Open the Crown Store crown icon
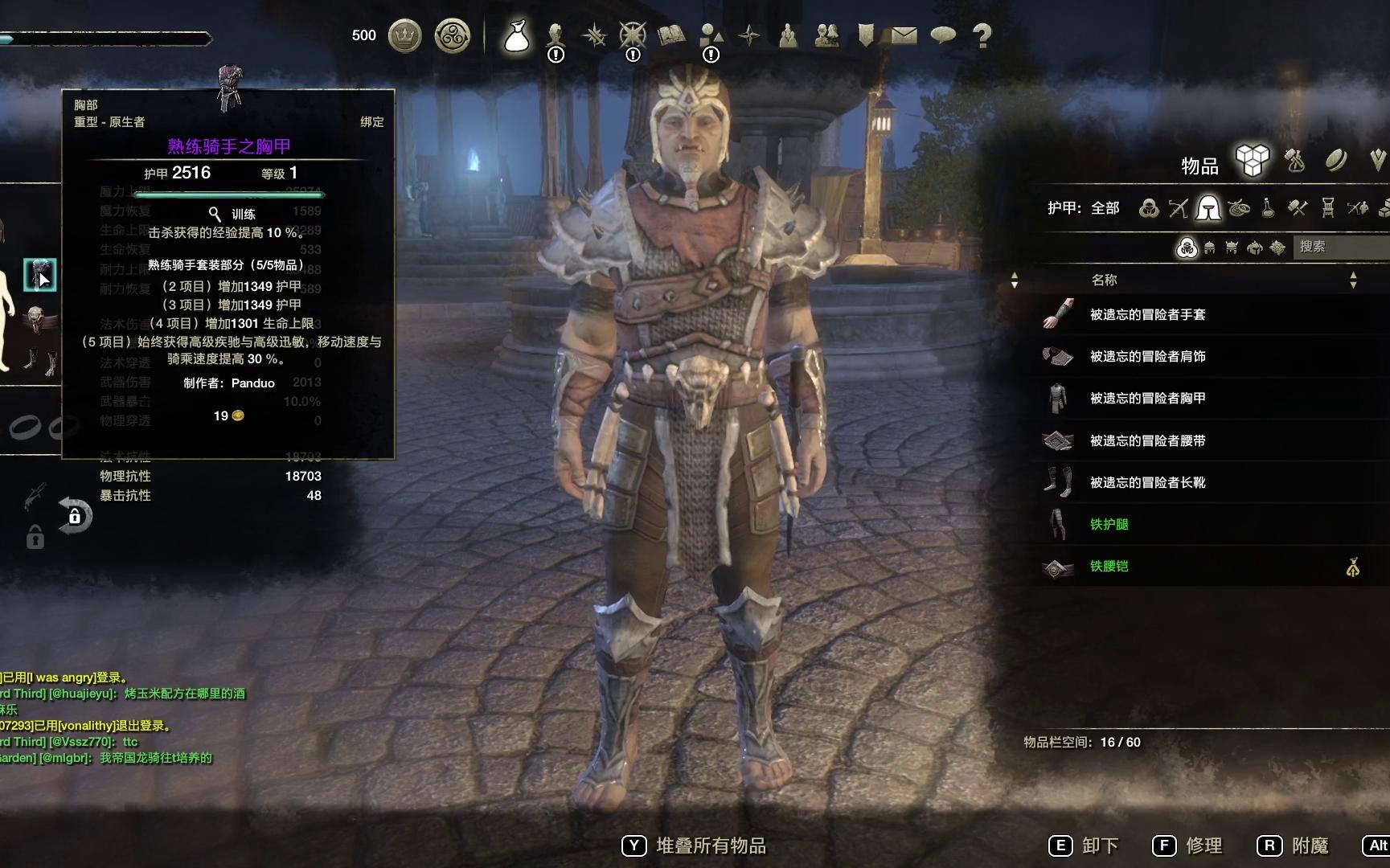Viewport: 1390px width, 868px height. click(x=405, y=36)
